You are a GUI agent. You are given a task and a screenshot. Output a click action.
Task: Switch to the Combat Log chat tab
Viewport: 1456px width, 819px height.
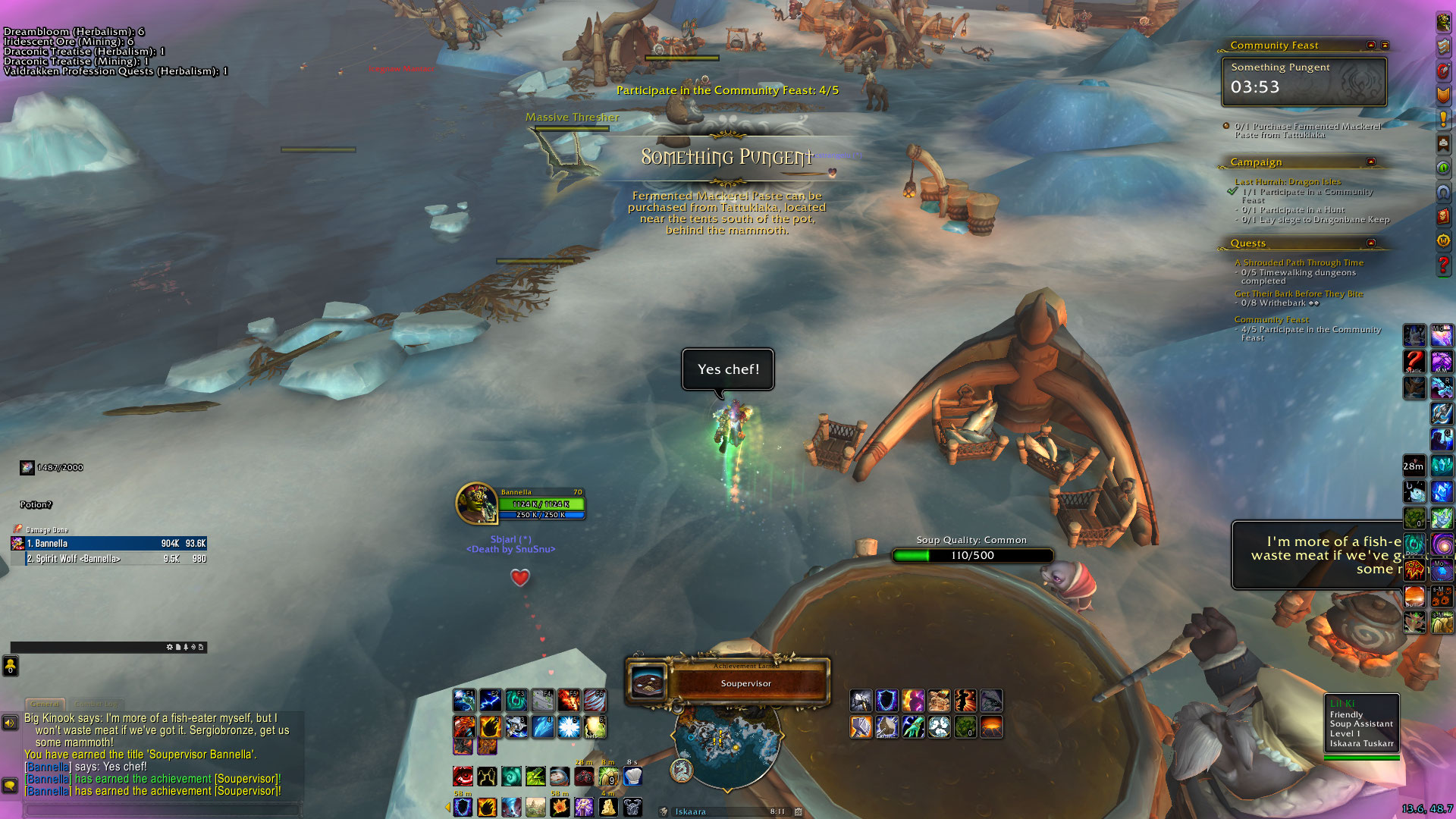point(96,704)
